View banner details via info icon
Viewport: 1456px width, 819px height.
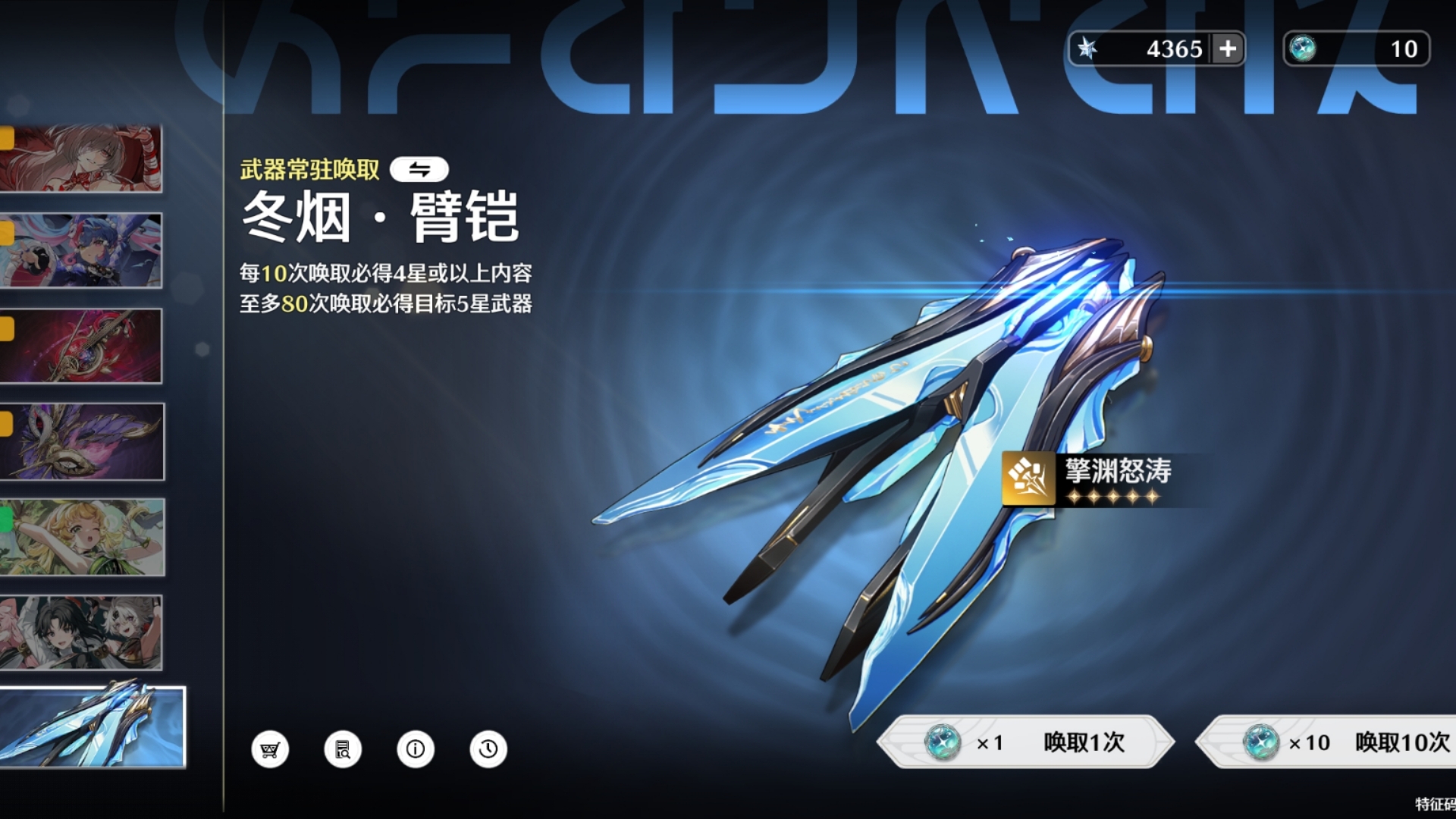point(415,749)
